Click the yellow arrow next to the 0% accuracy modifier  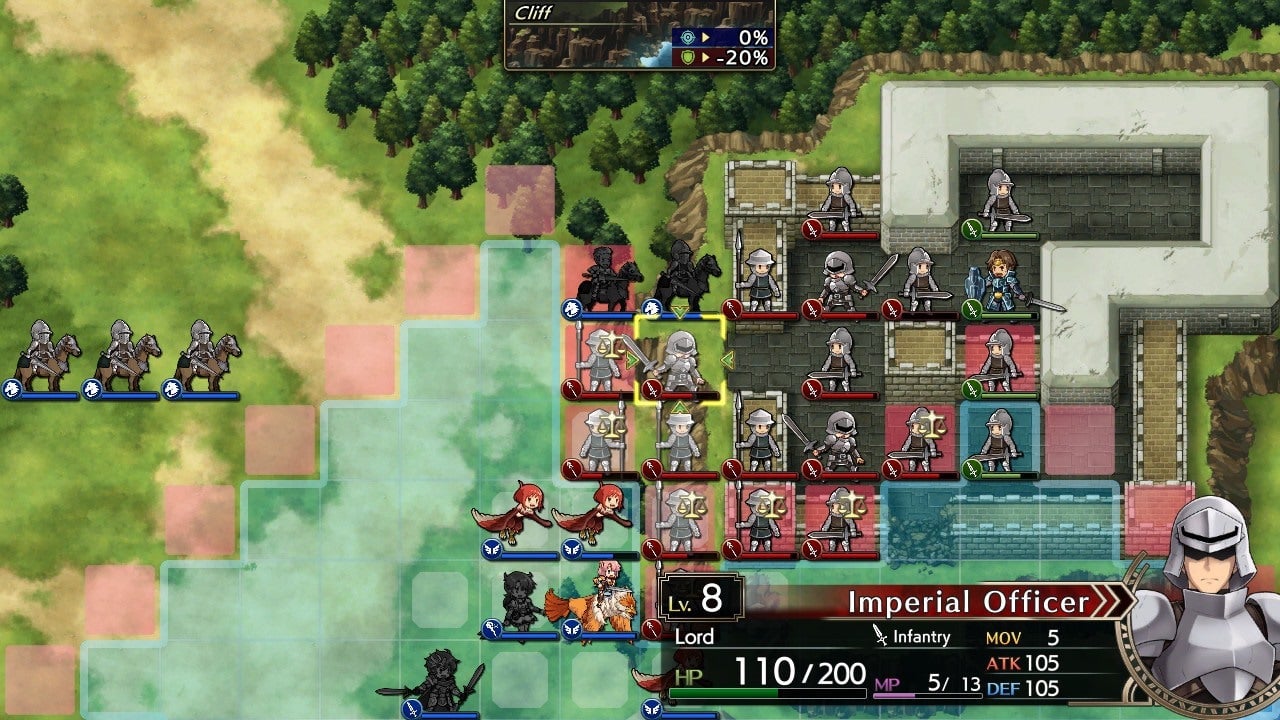pos(706,37)
